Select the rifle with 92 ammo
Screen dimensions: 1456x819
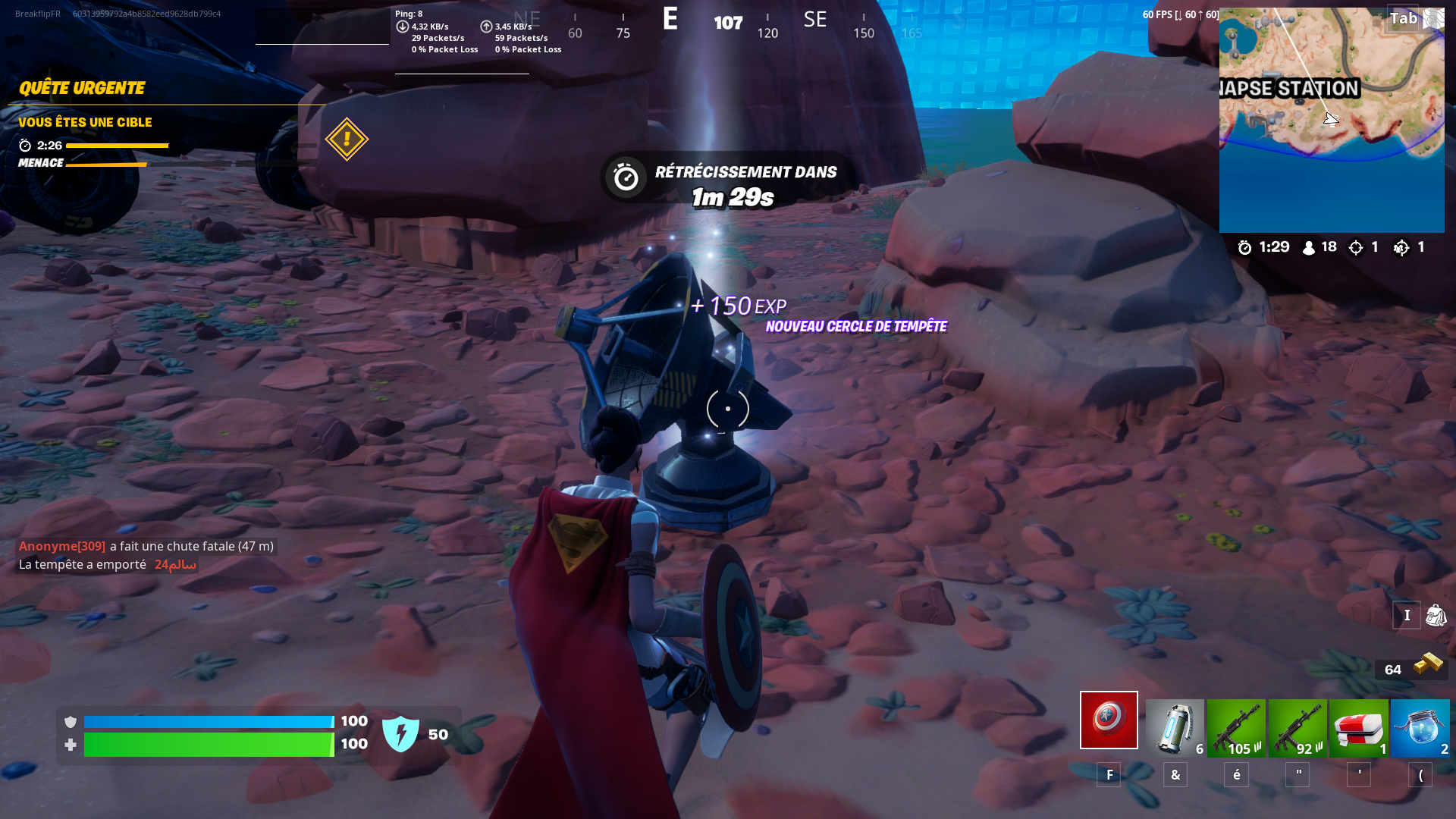1298,726
